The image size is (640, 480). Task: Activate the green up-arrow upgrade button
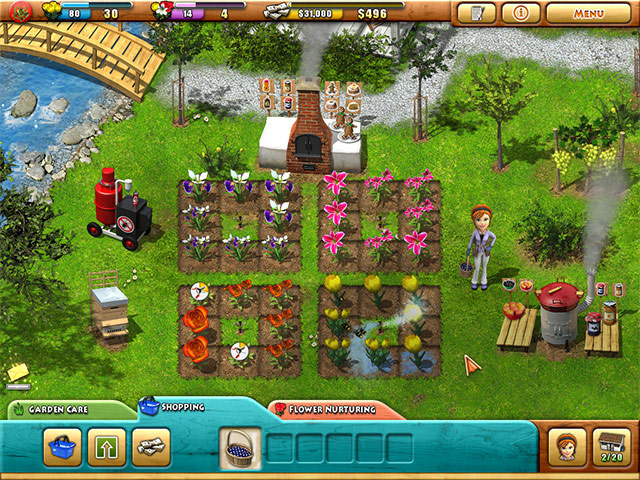pyautogui.click(x=107, y=446)
